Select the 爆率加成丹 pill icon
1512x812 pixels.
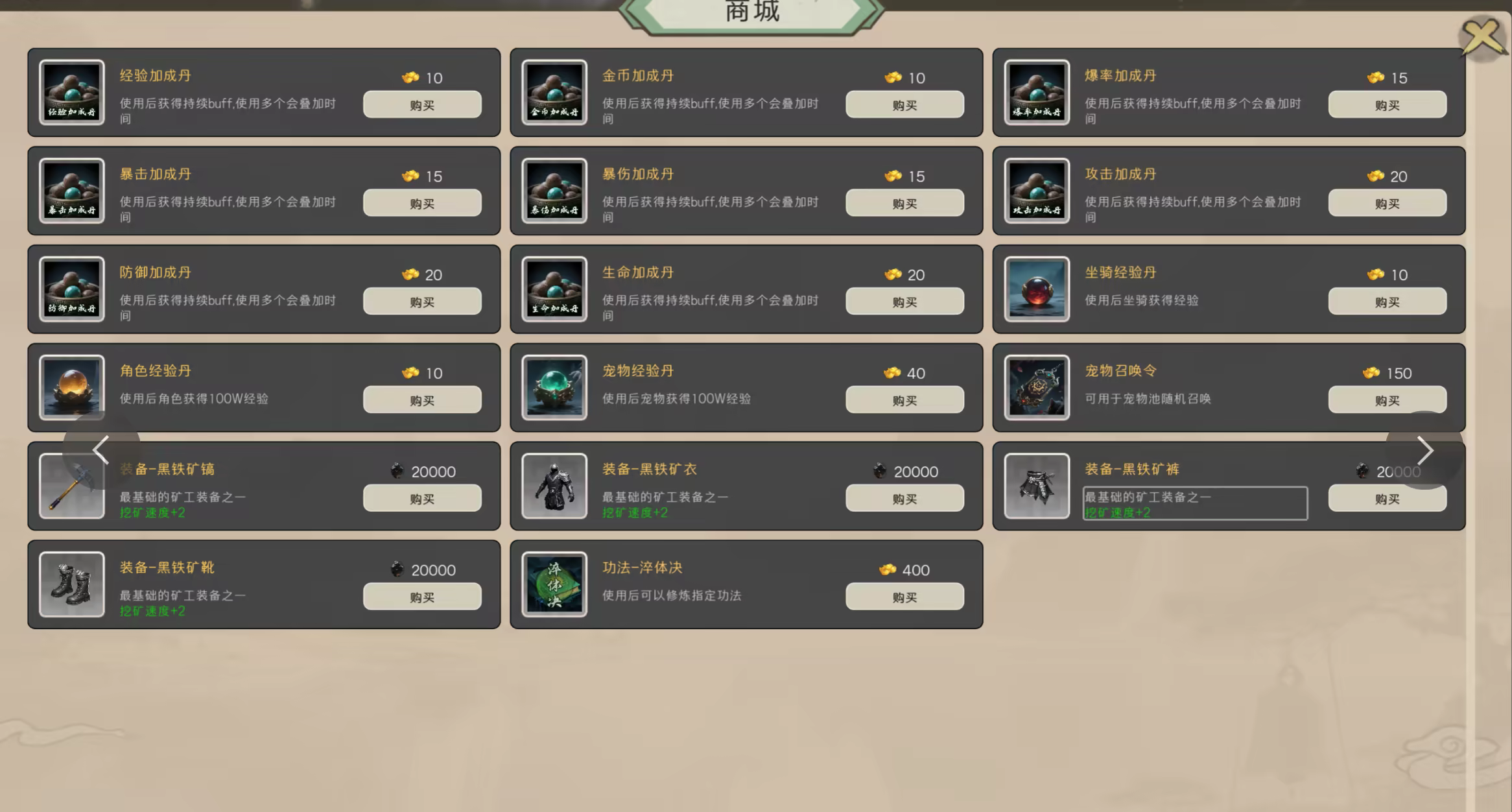coord(1036,92)
